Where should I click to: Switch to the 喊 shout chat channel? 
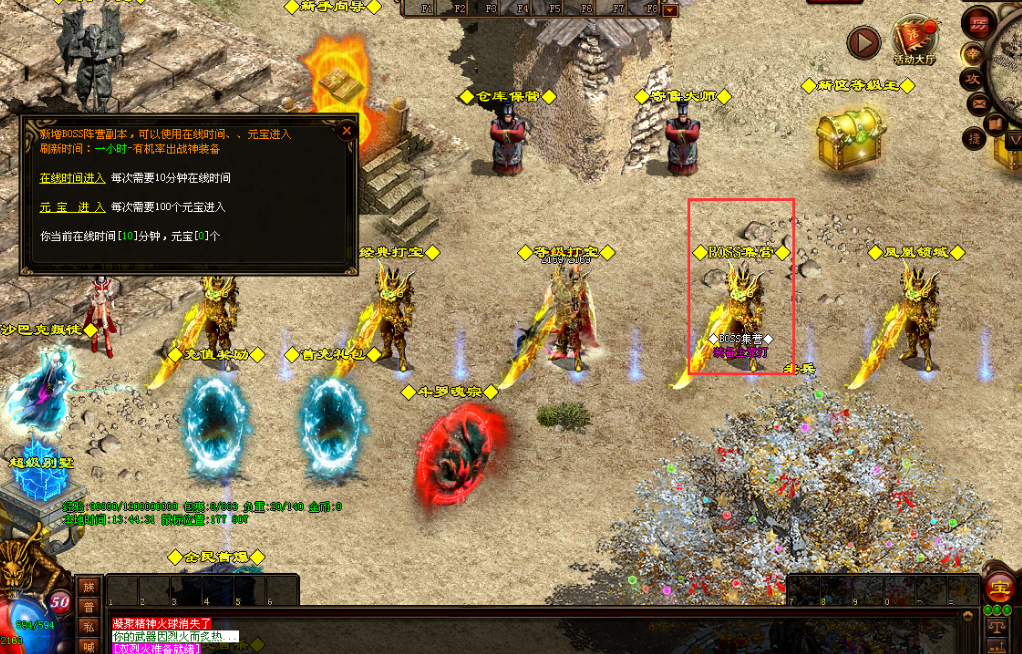[x=89, y=646]
